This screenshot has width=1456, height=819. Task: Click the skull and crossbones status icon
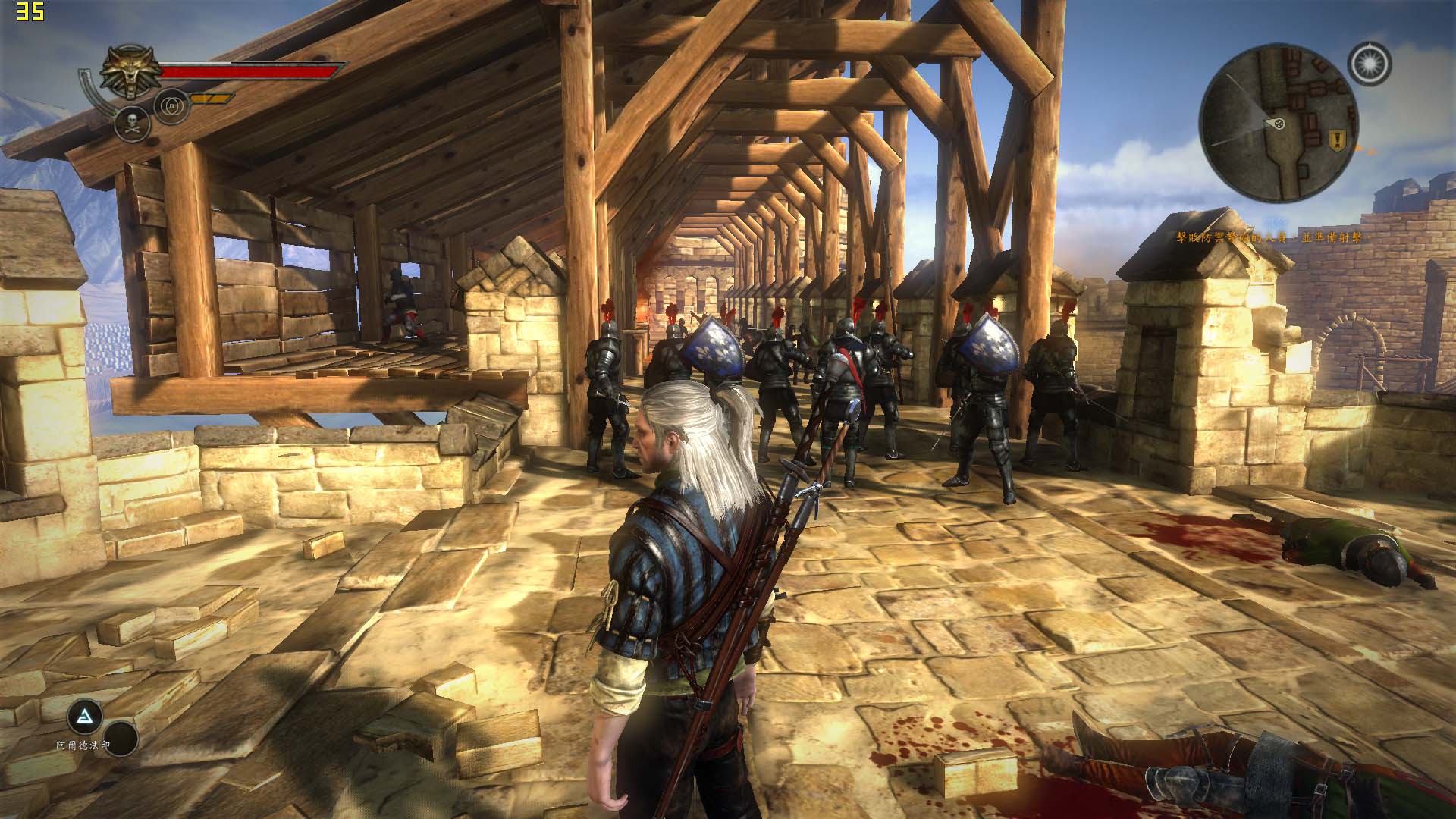click(131, 123)
